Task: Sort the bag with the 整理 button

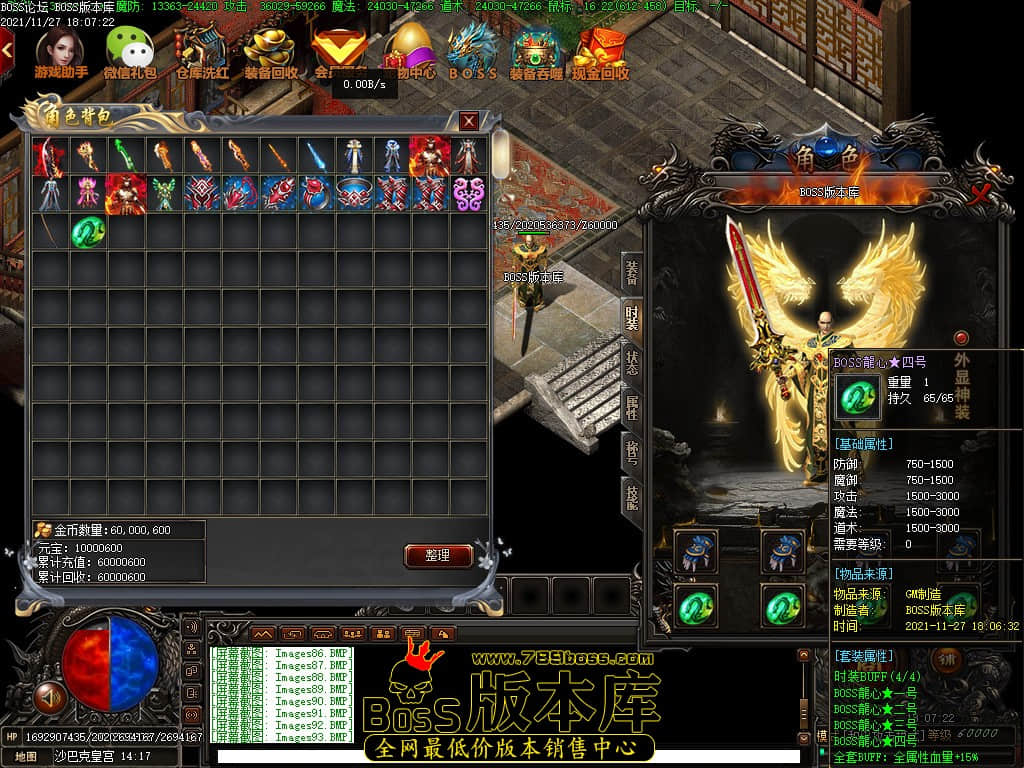Action: 438,555
